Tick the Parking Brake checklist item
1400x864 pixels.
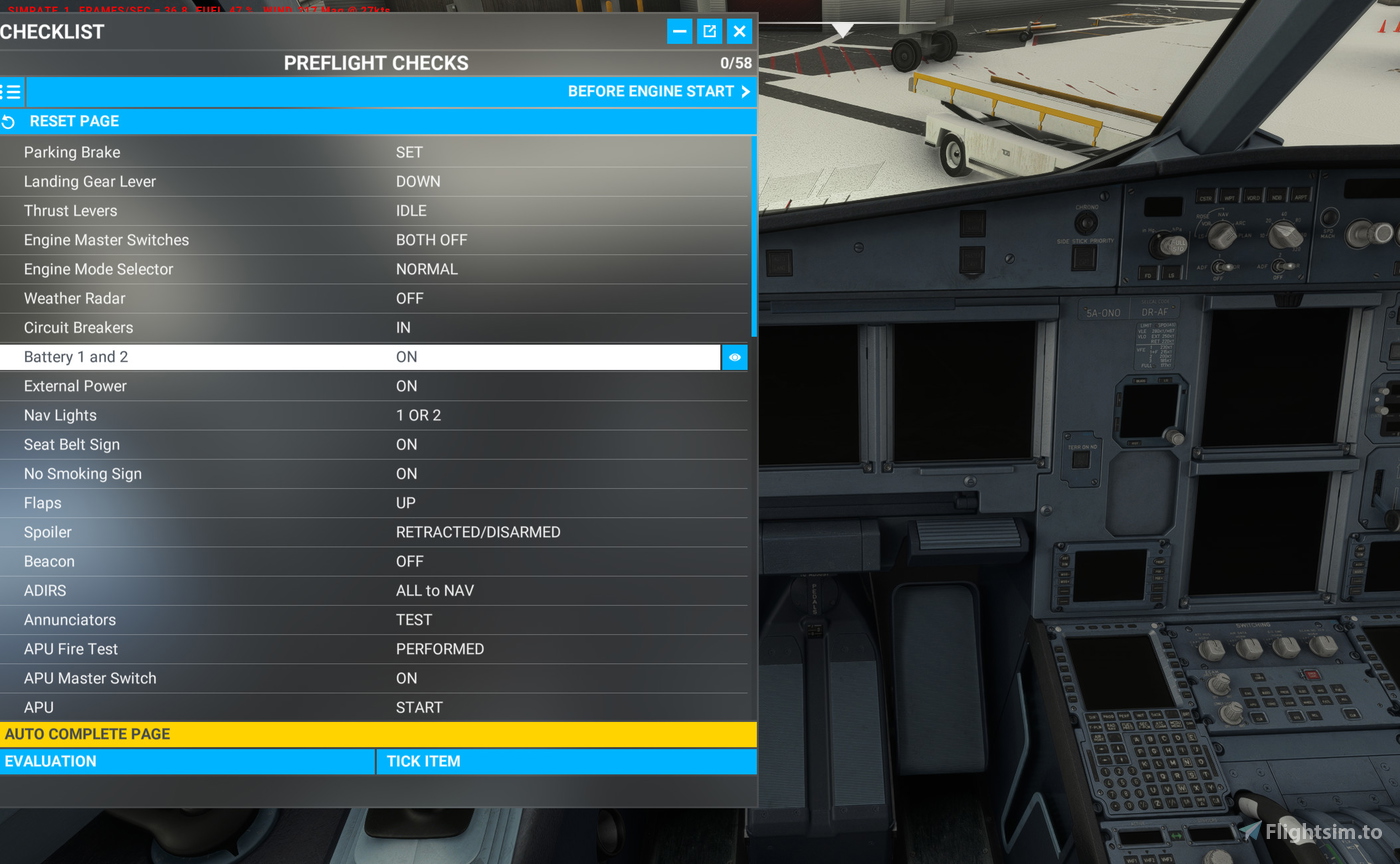300,152
